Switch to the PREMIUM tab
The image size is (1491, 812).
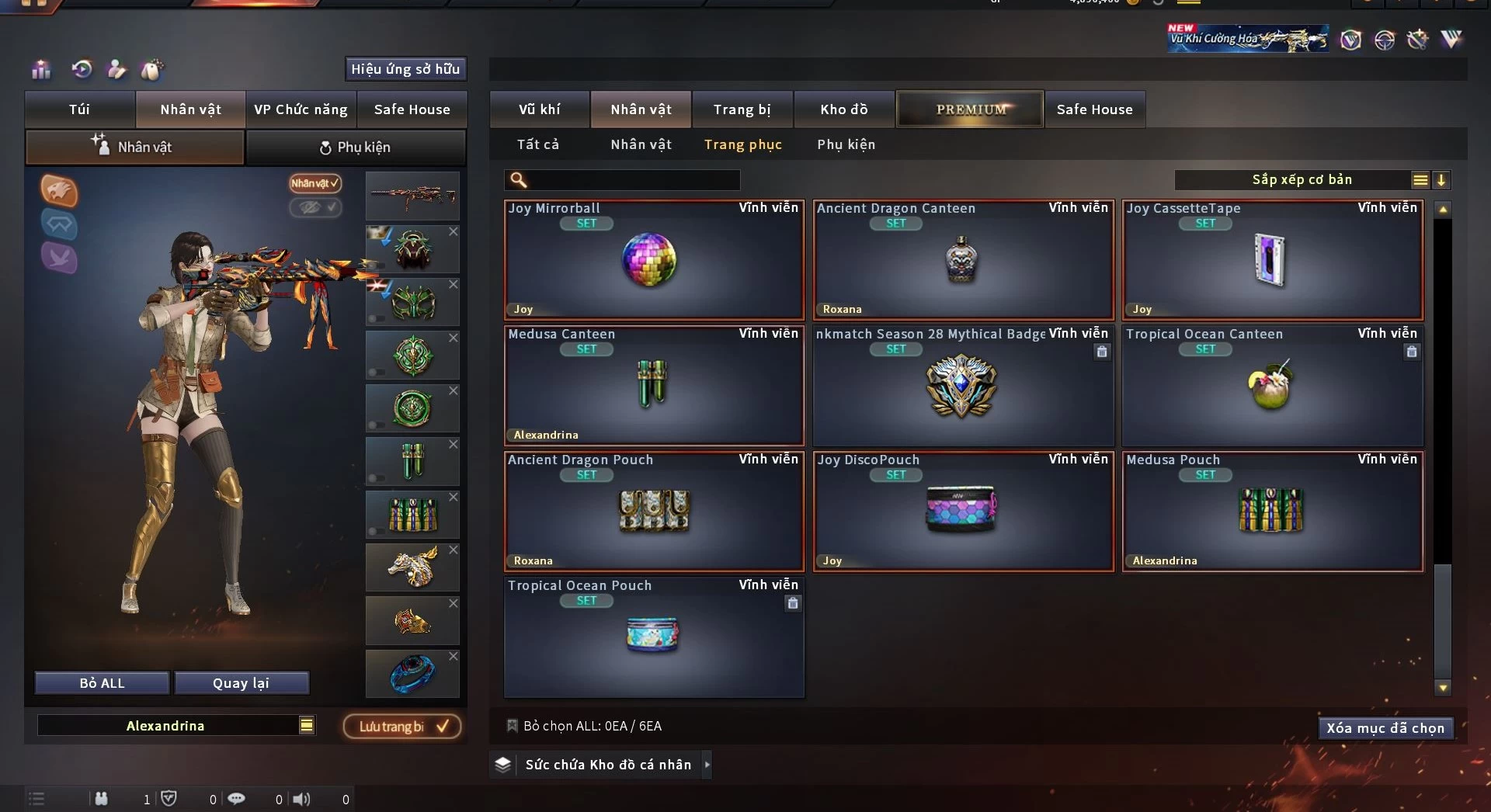pos(970,109)
